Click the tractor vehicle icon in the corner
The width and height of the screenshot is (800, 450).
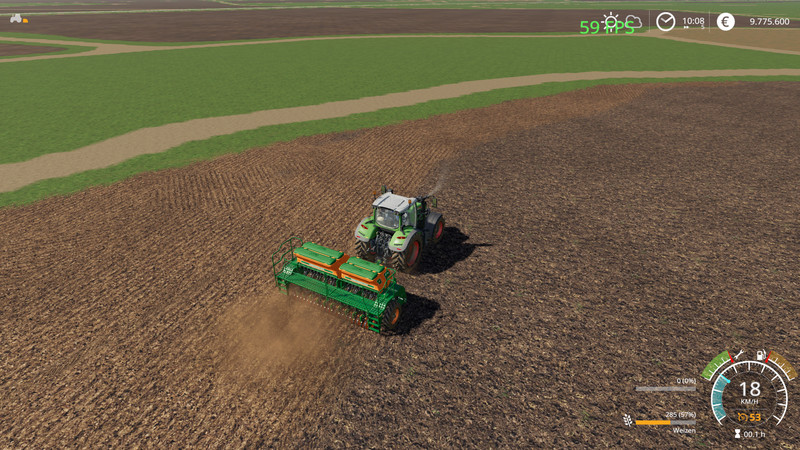[16, 18]
